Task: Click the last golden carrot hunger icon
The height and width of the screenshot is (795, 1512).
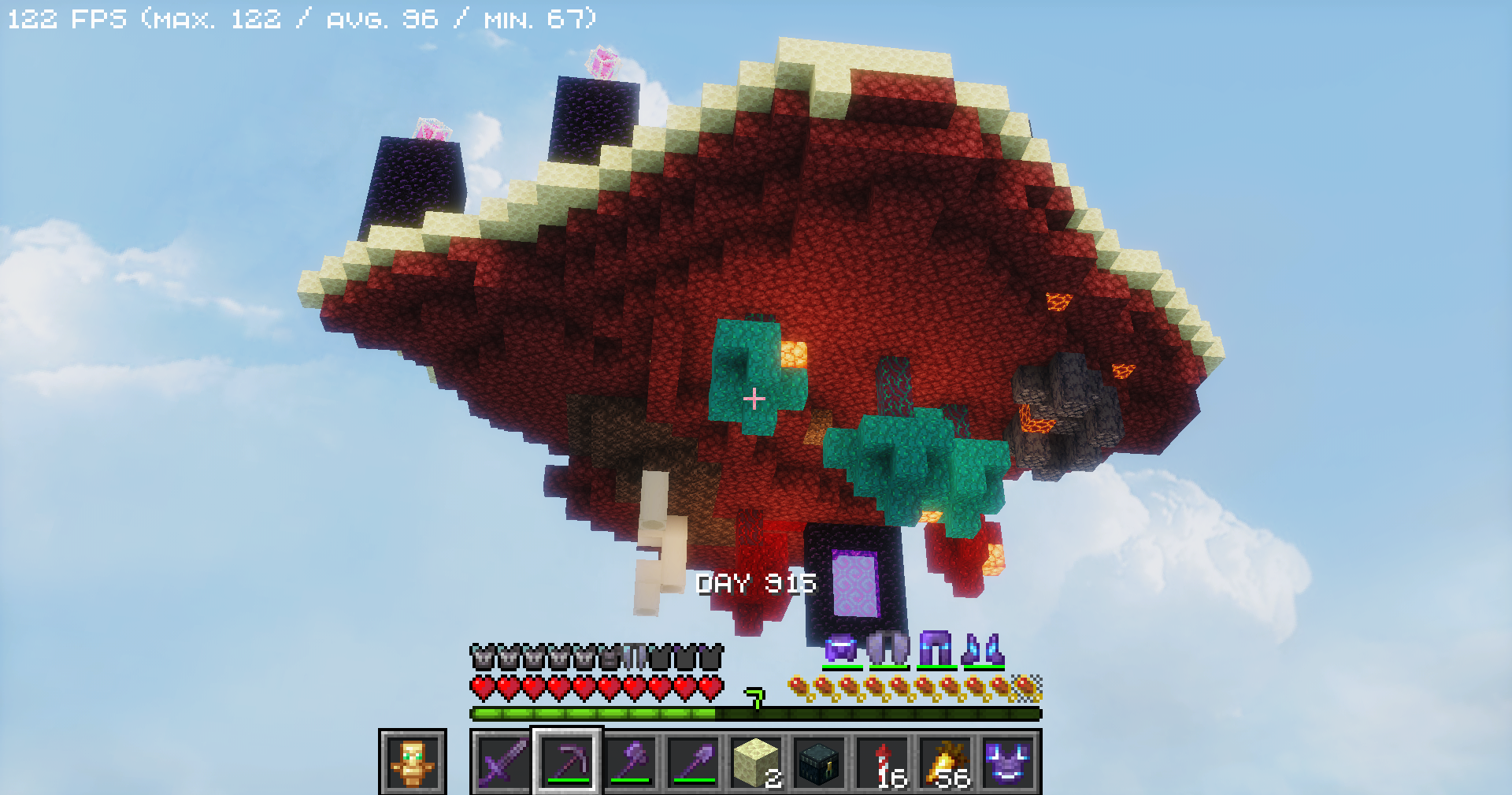Action: 1025,685
